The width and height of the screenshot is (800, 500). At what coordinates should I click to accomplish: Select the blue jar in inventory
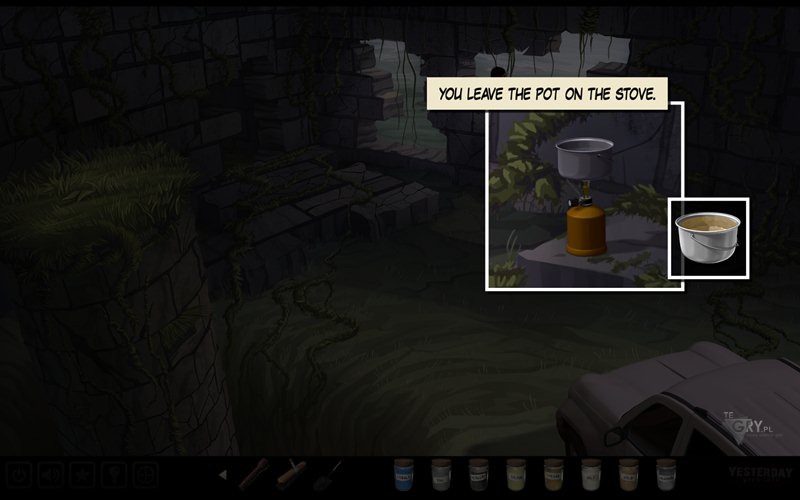(403, 473)
